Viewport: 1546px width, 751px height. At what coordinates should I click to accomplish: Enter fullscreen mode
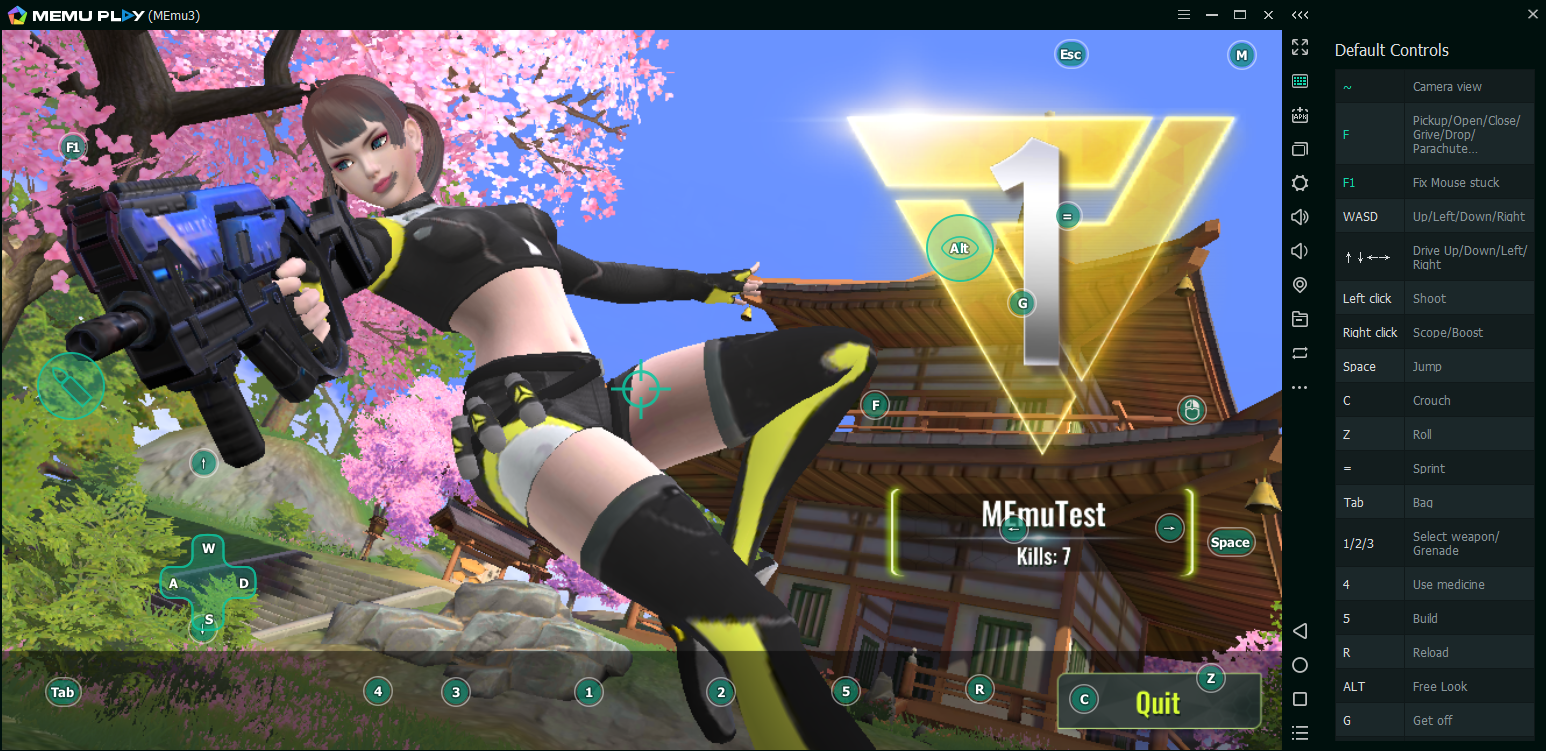(1300, 47)
